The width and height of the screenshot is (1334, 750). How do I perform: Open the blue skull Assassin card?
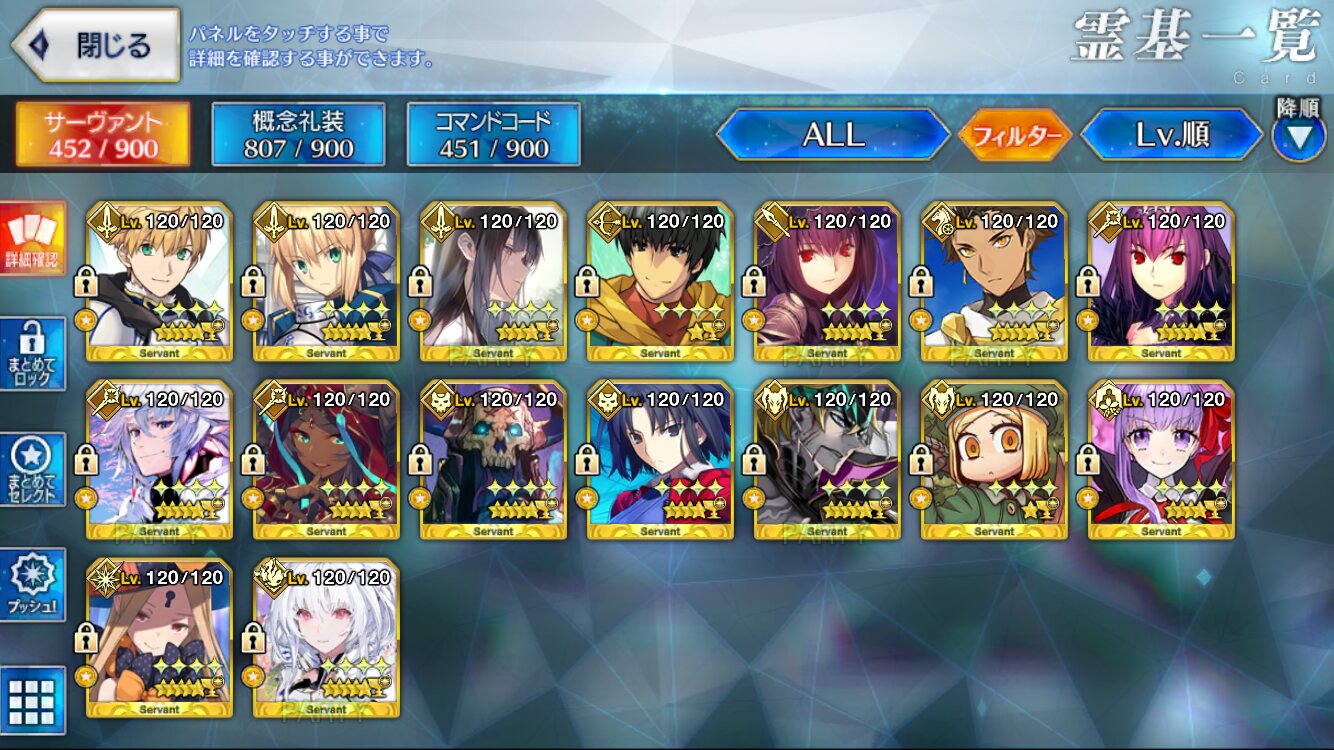[493, 460]
